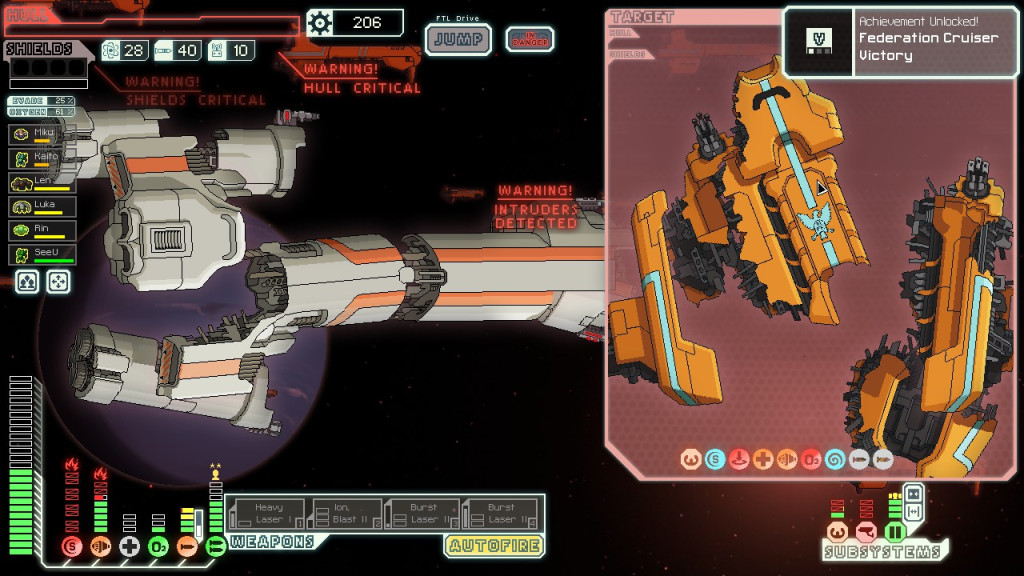Click the engines system power icon
This screenshot has height=576, width=1024.
click(x=100, y=546)
